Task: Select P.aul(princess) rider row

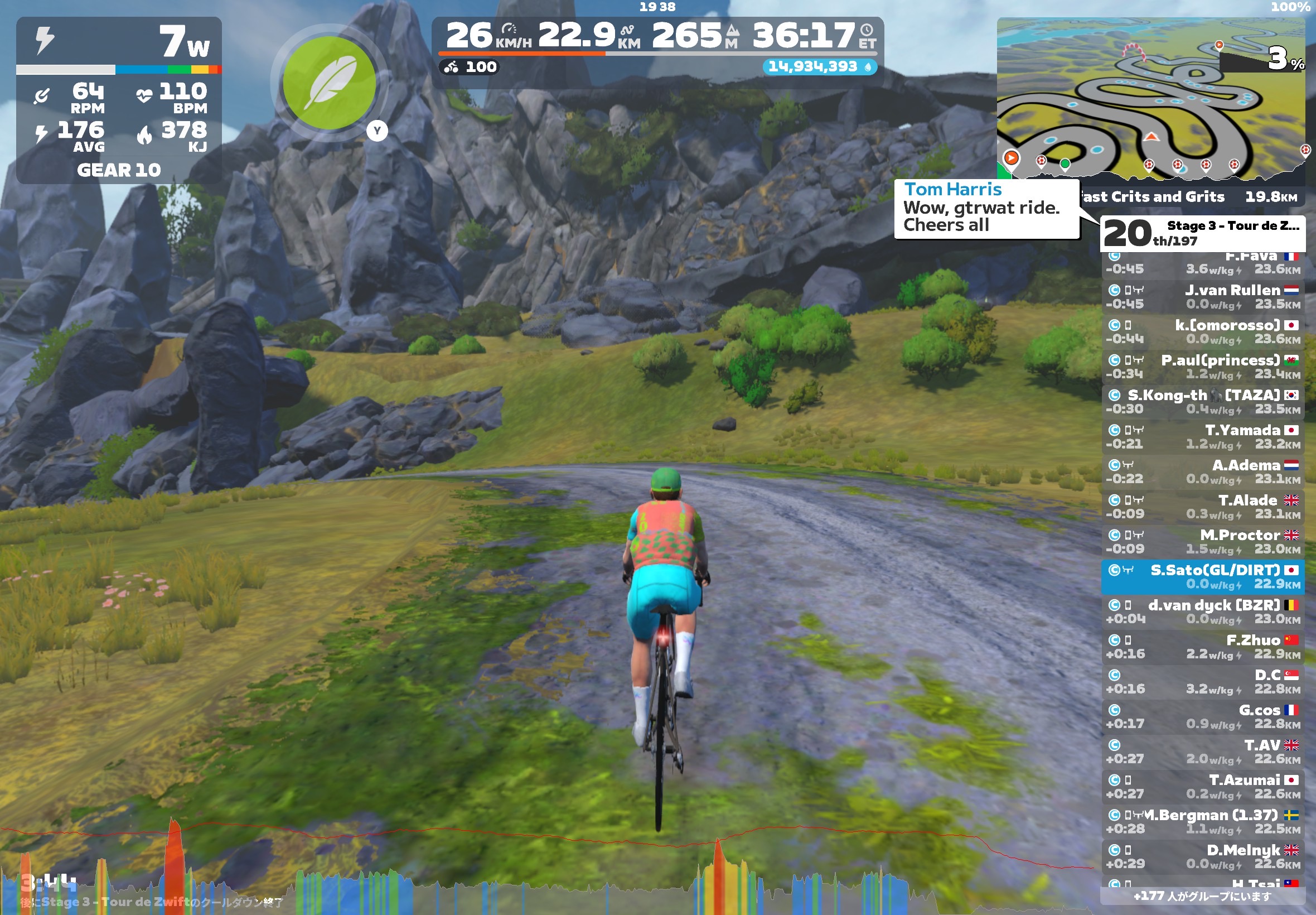Action: click(1203, 367)
